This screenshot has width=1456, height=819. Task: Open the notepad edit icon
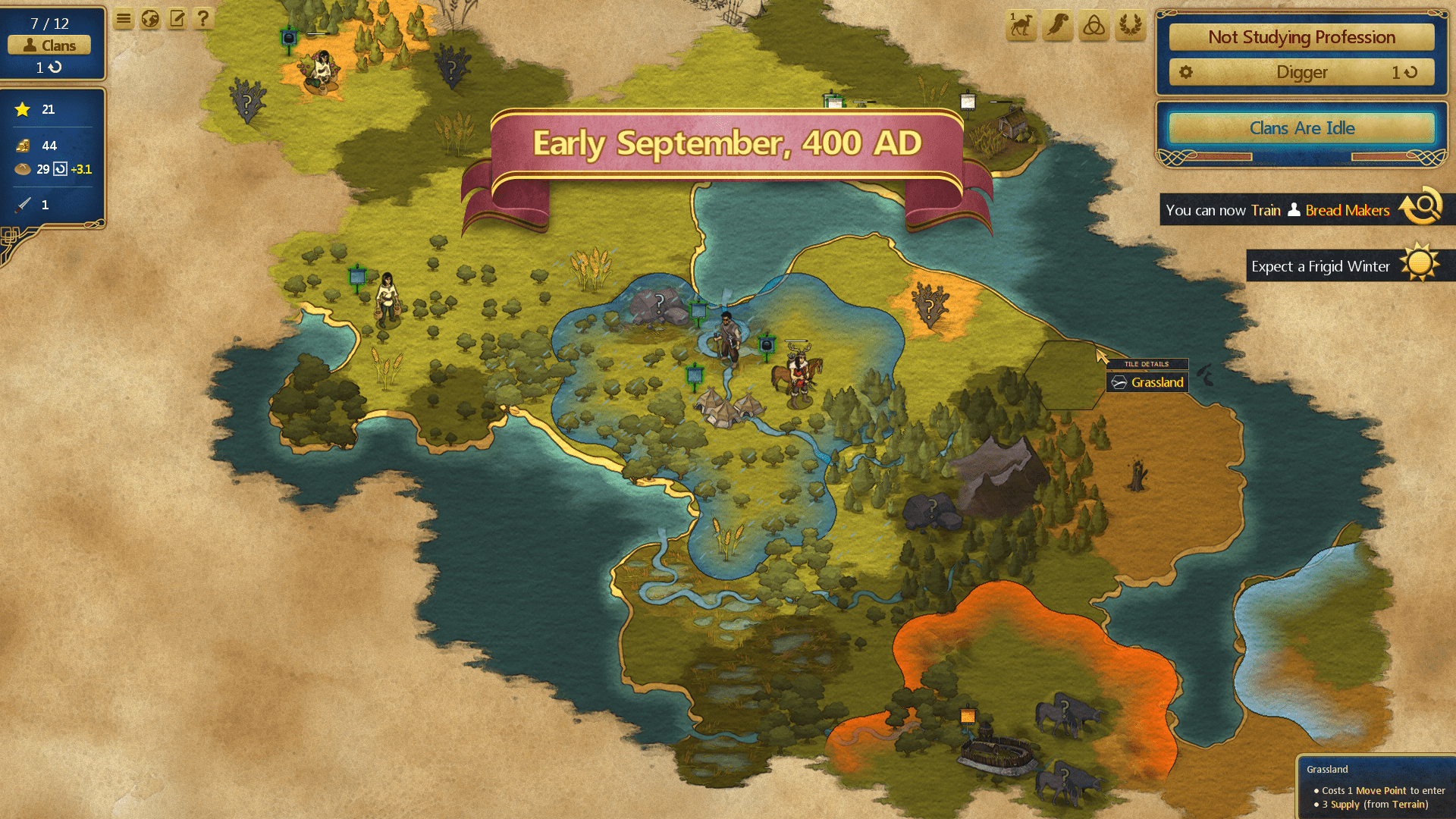point(177,19)
